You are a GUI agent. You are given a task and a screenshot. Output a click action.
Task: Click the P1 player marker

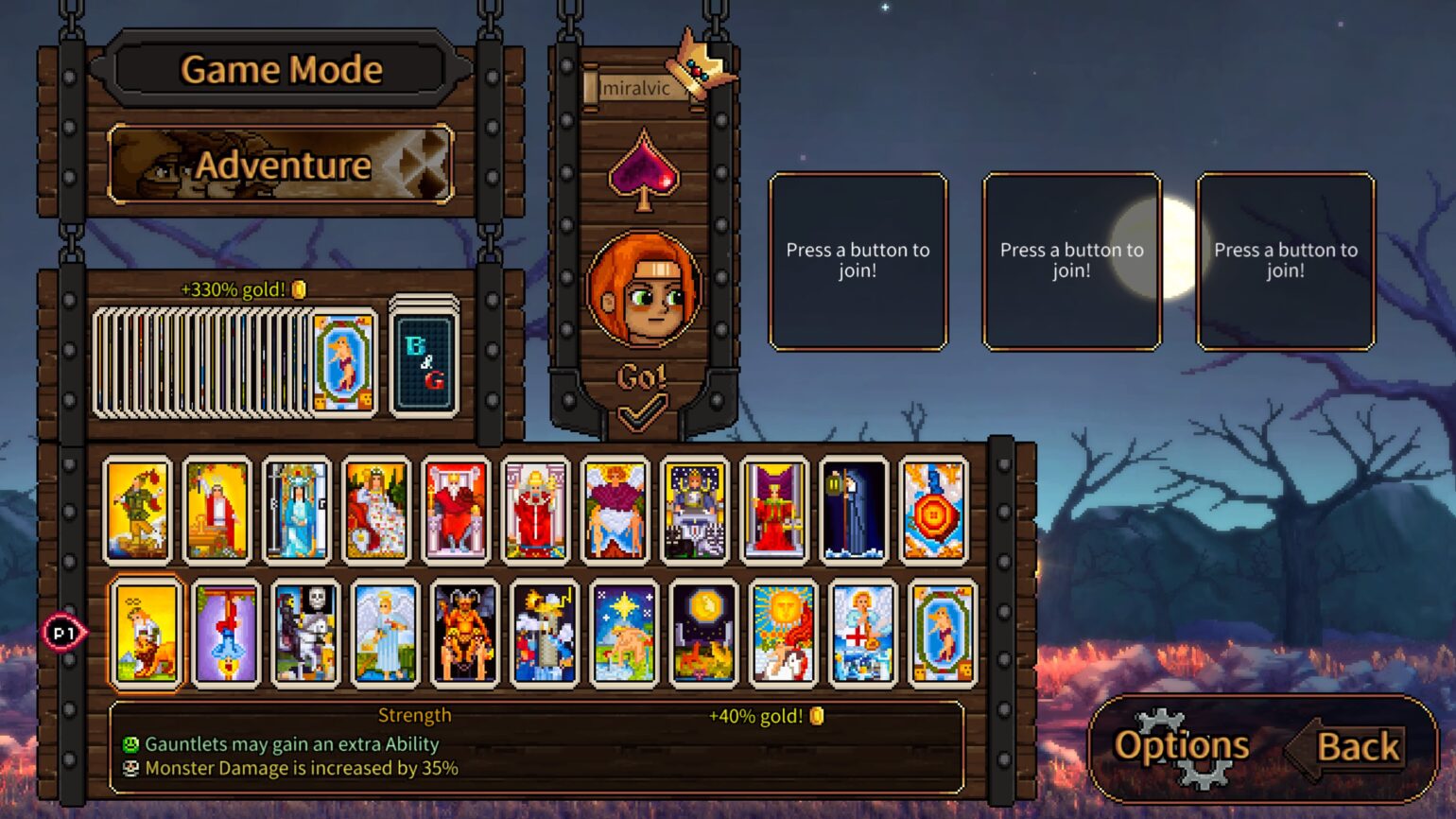64,634
